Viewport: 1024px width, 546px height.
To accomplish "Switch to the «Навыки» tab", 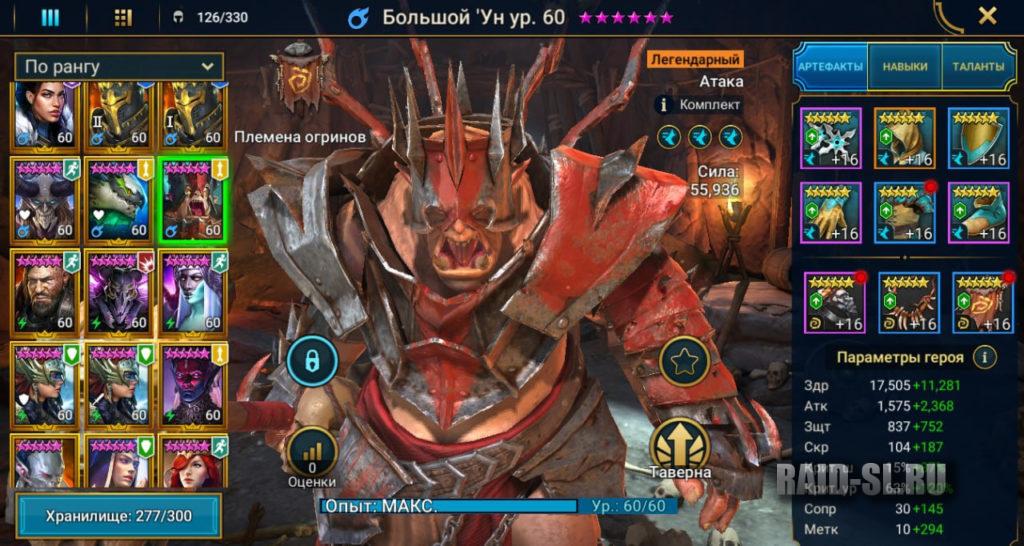I will [904, 67].
